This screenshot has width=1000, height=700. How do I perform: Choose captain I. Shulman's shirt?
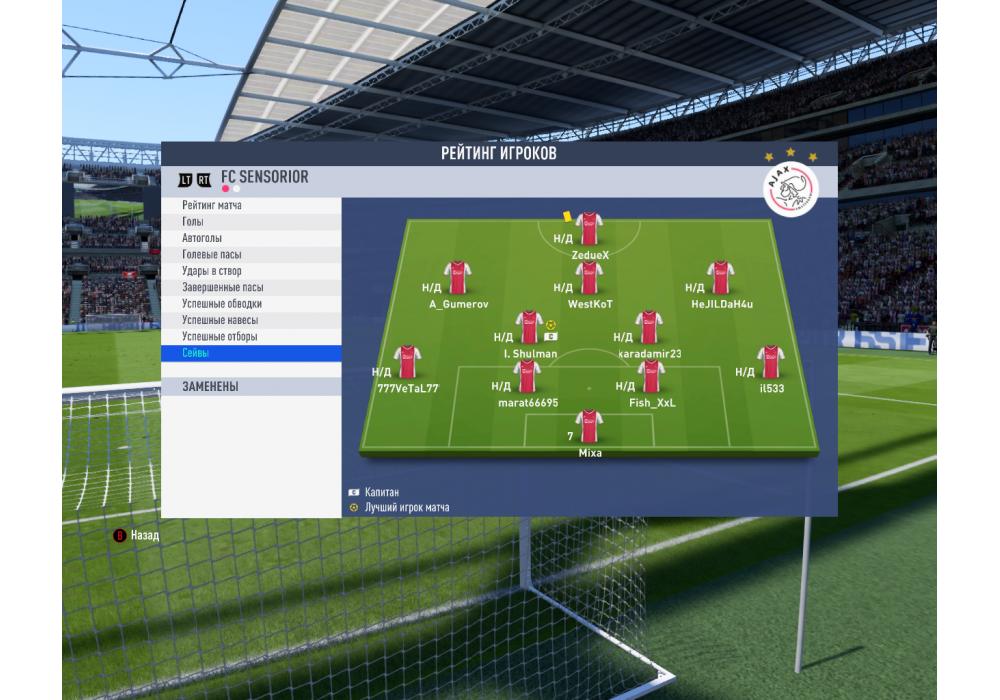click(x=529, y=328)
